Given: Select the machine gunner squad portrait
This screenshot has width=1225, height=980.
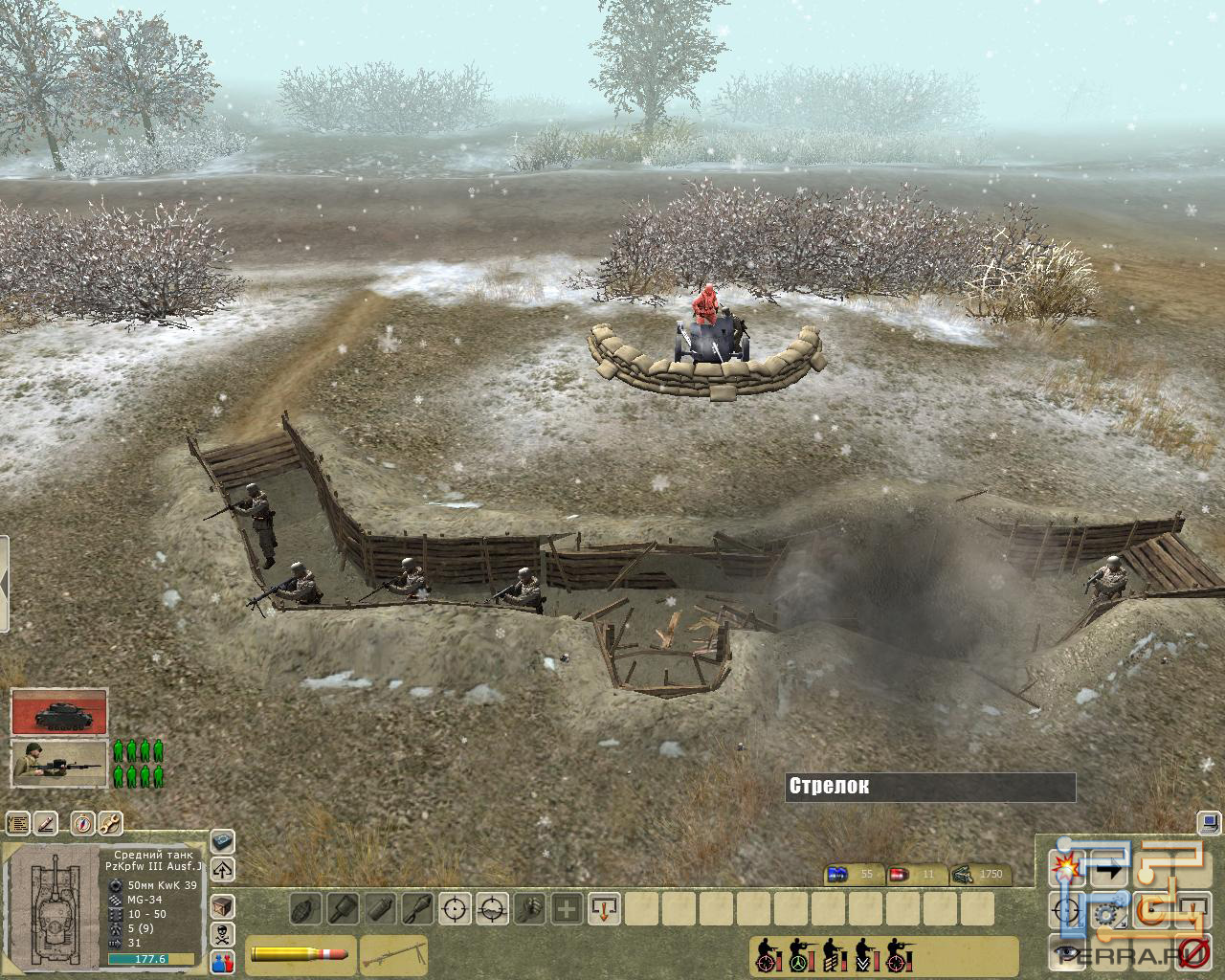Looking at the screenshot, I should 59,765.
